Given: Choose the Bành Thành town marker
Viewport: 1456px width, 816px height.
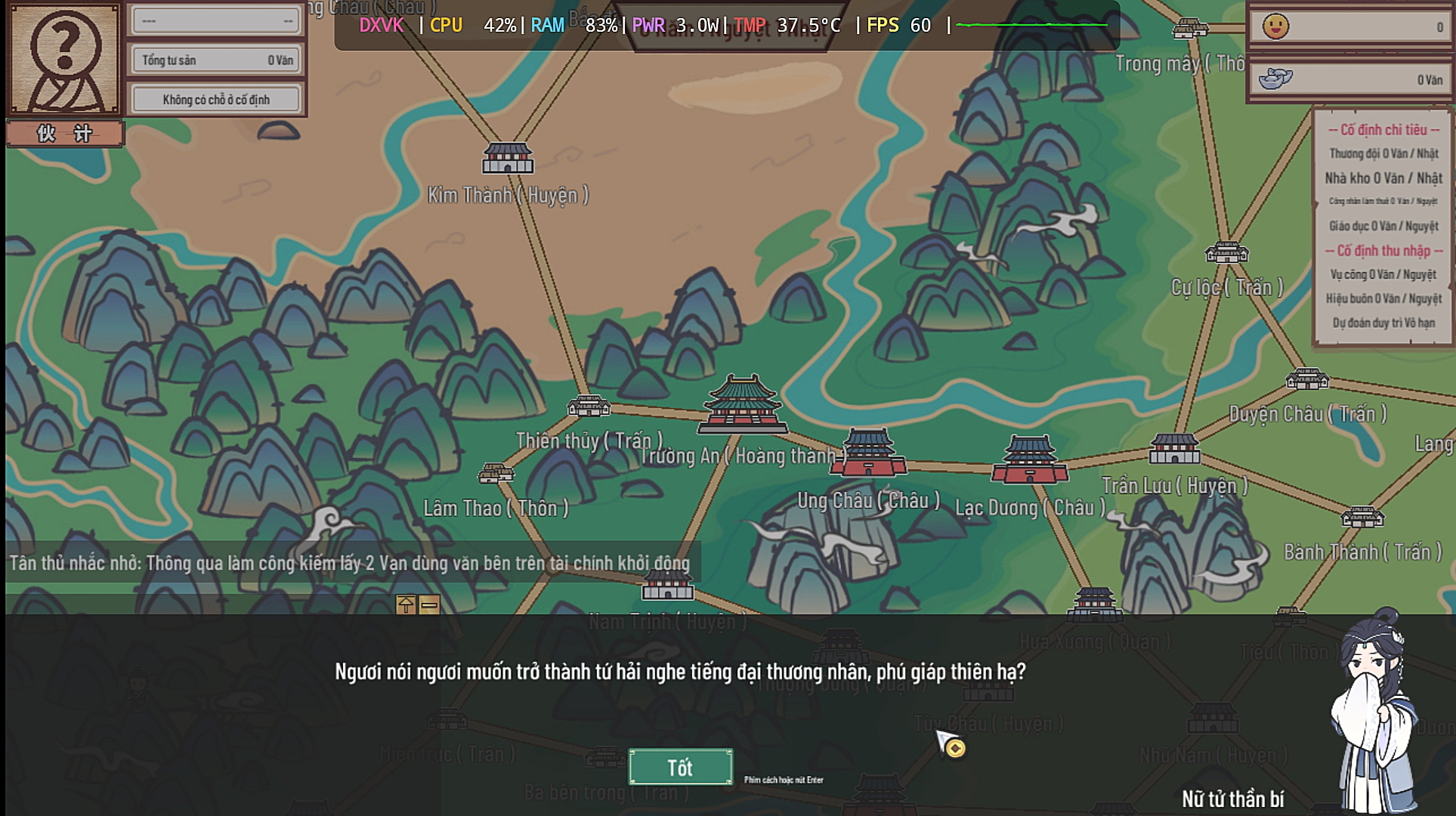Looking at the screenshot, I should (x=1362, y=517).
